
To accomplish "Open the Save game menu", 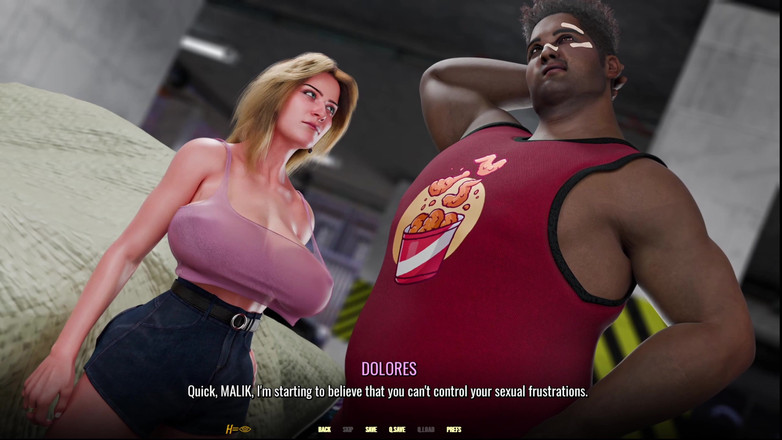I will point(371,430).
